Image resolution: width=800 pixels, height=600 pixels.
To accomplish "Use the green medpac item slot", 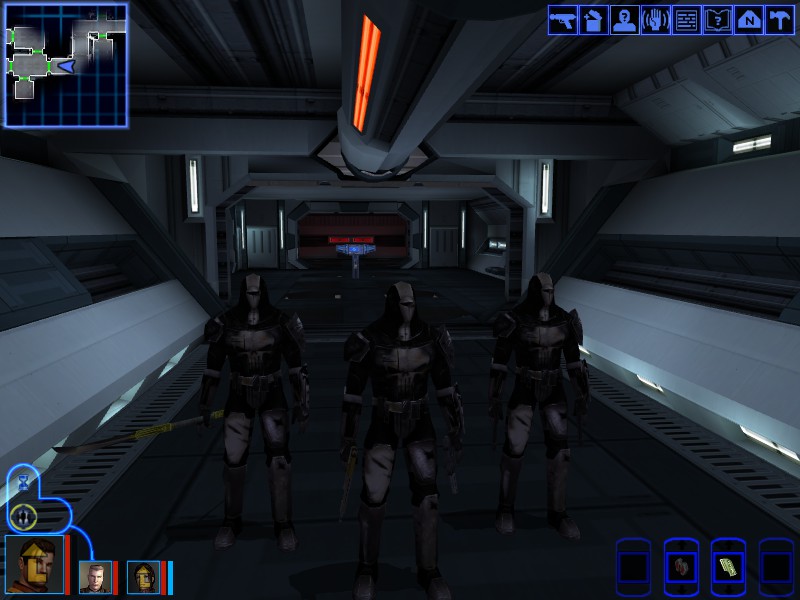I will click(x=729, y=567).
